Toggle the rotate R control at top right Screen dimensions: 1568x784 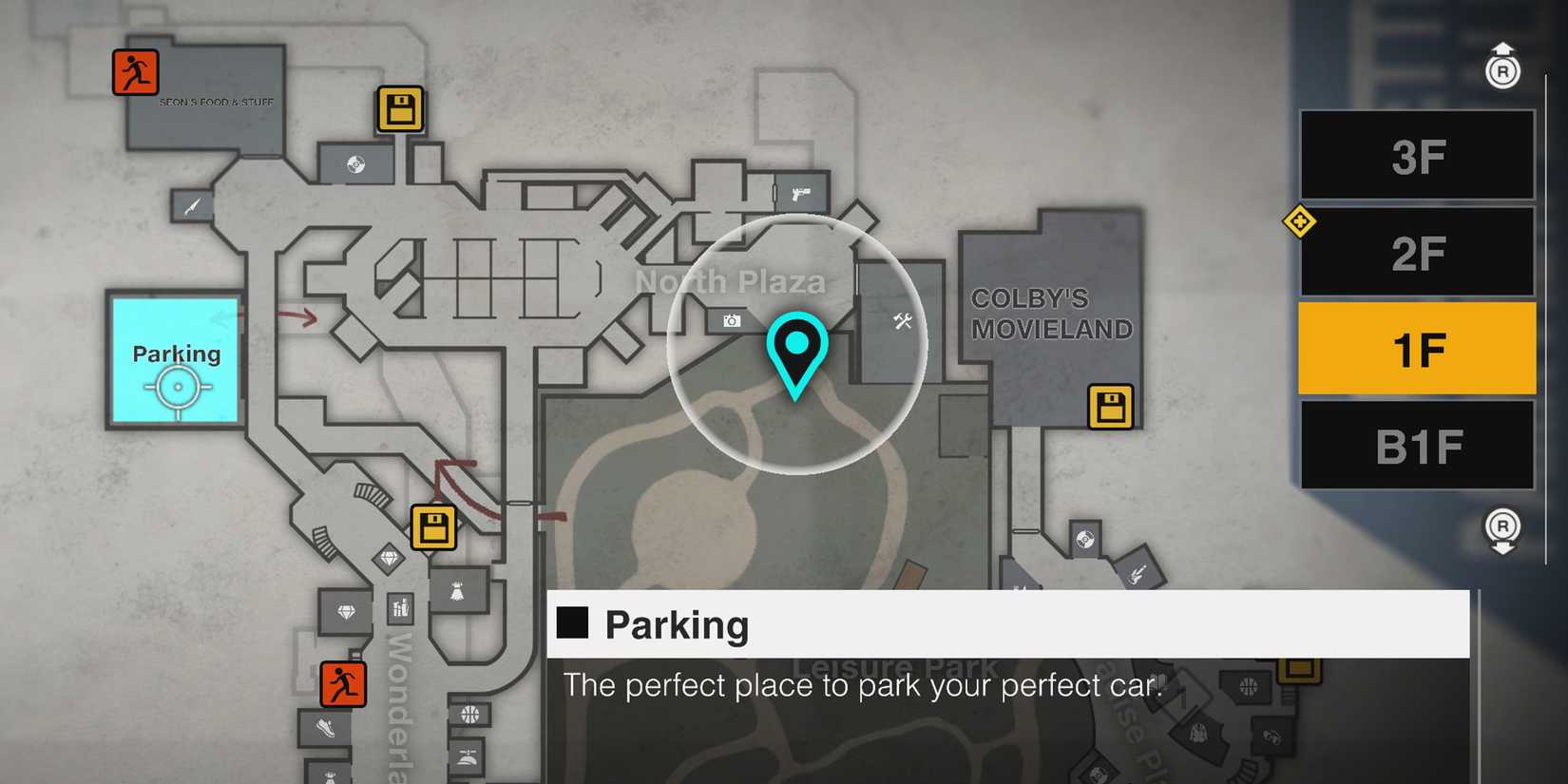tap(1504, 68)
